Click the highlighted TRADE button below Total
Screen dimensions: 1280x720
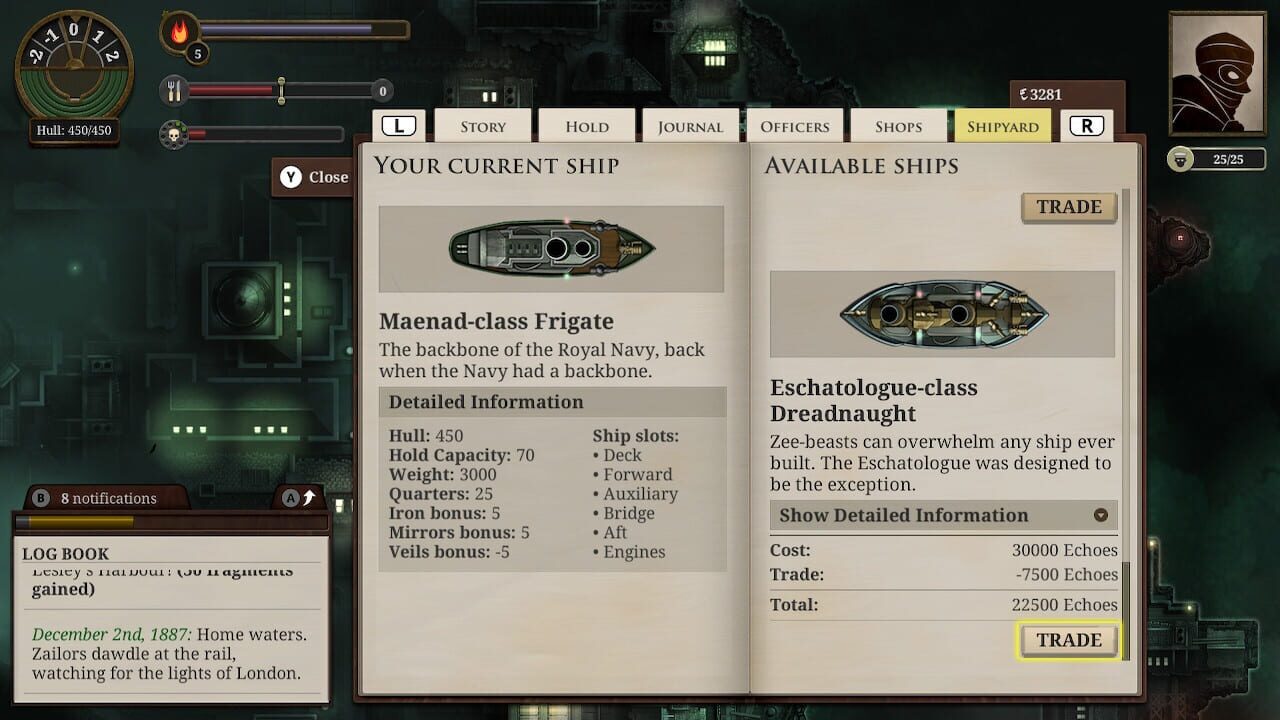click(x=1069, y=640)
